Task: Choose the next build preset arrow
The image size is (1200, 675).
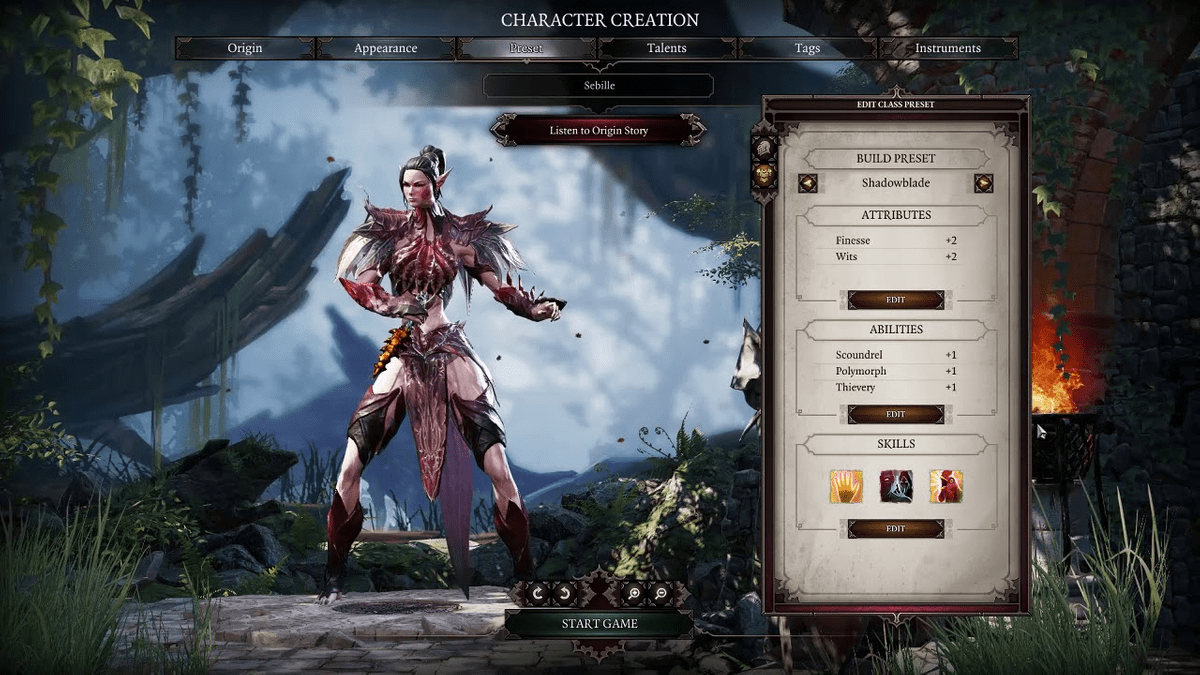Action: click(984, 183)
